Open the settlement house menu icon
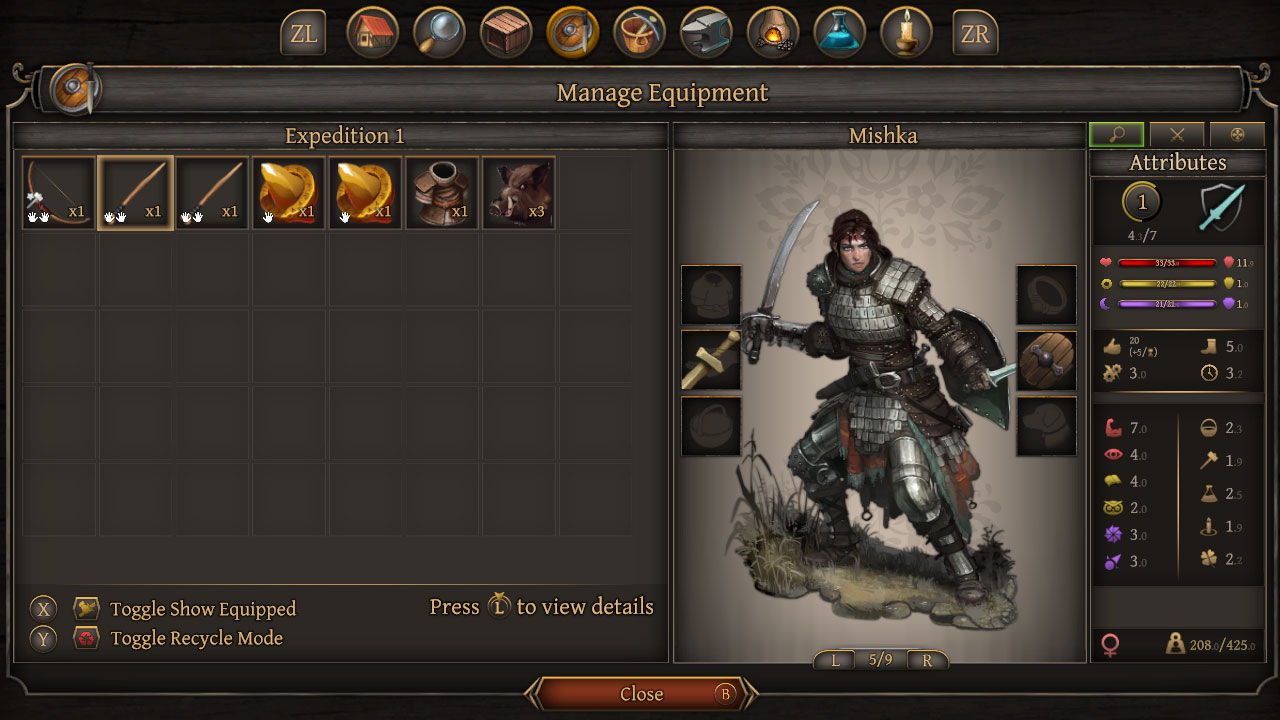Image resolution: width=1280 pixels, height=720 pixels. 372,32
